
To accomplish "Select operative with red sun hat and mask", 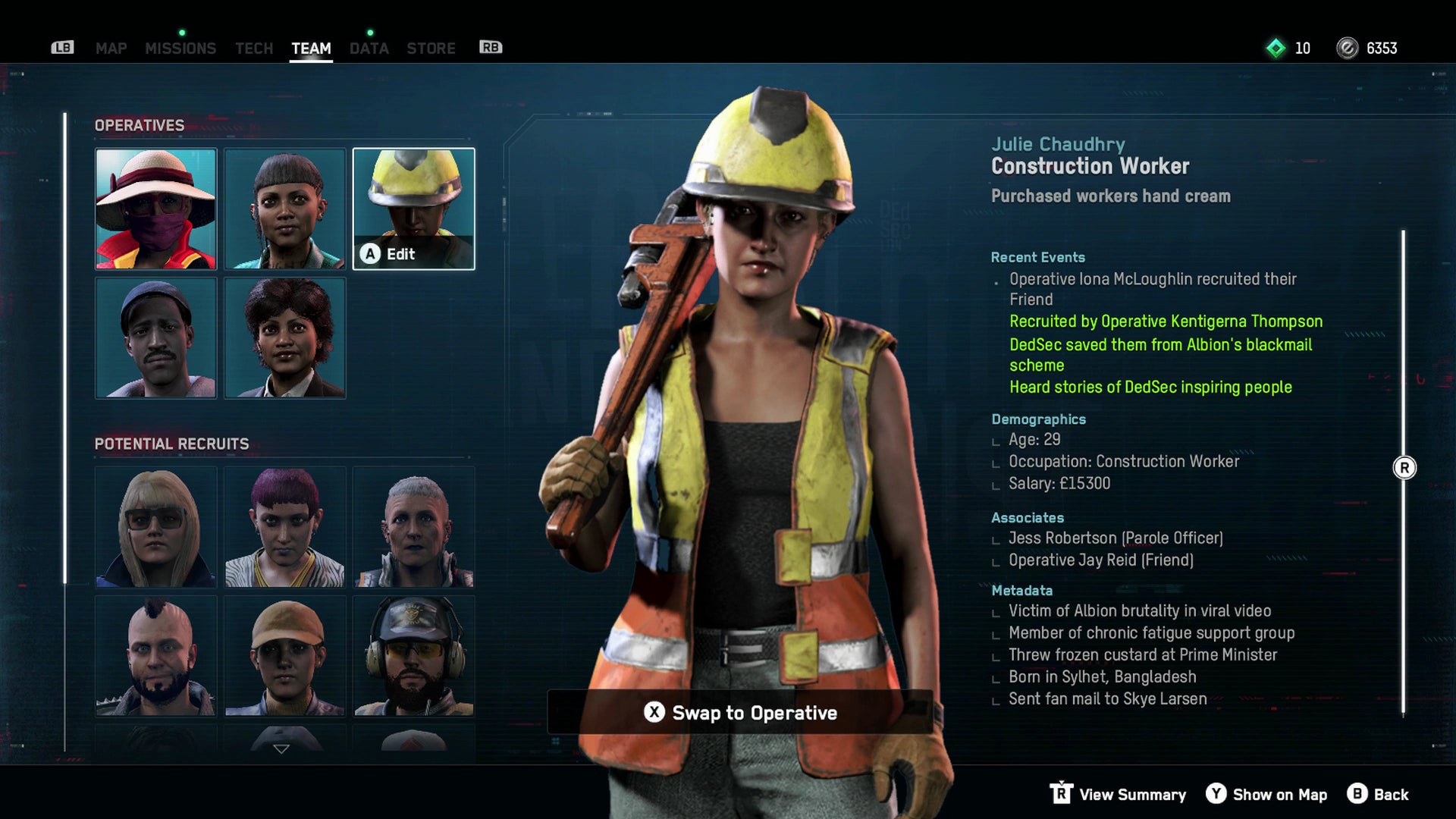I will point(155,209).
